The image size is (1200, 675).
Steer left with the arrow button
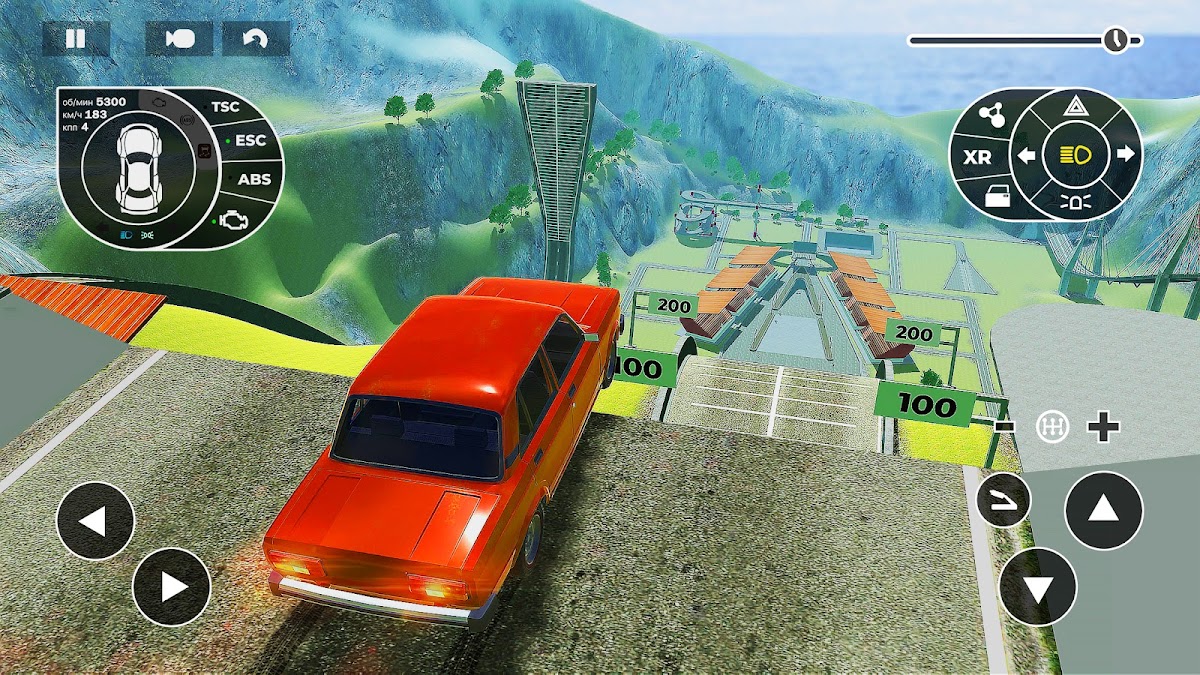tap(95, 520)
